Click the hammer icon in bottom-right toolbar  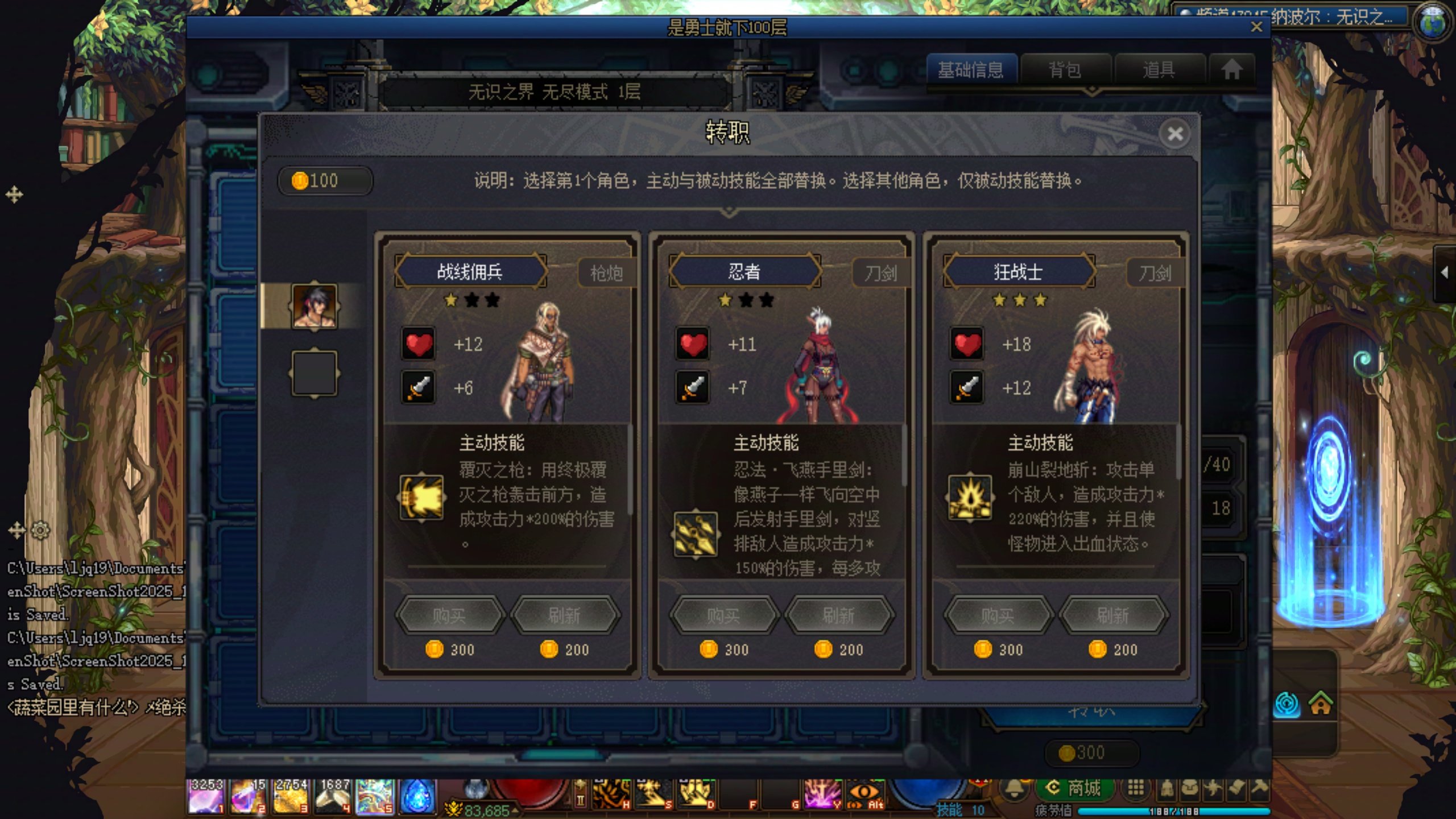tap(1258, 788)
